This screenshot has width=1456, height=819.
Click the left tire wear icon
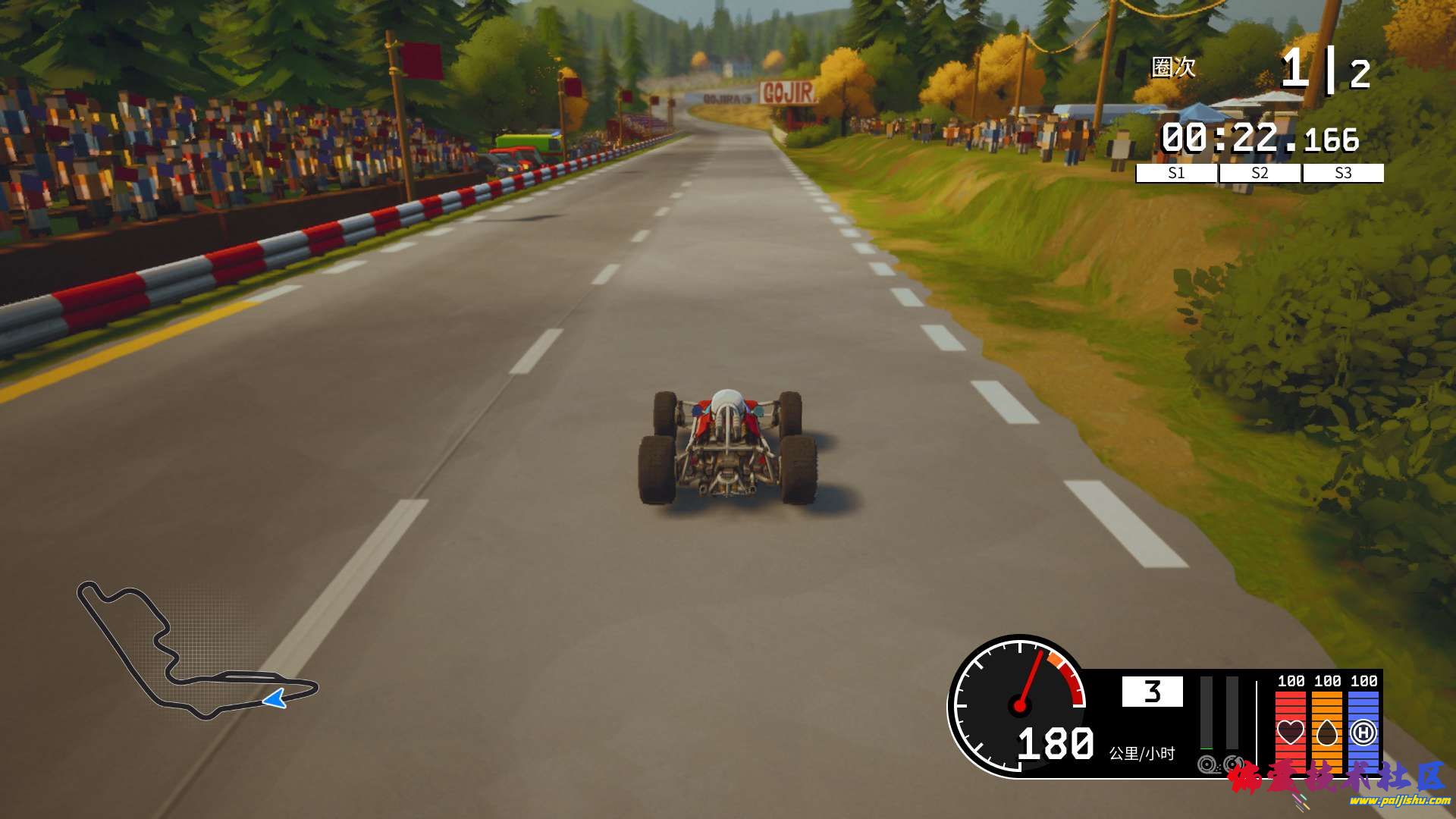pyautogui.click(x=1207, y=765)
